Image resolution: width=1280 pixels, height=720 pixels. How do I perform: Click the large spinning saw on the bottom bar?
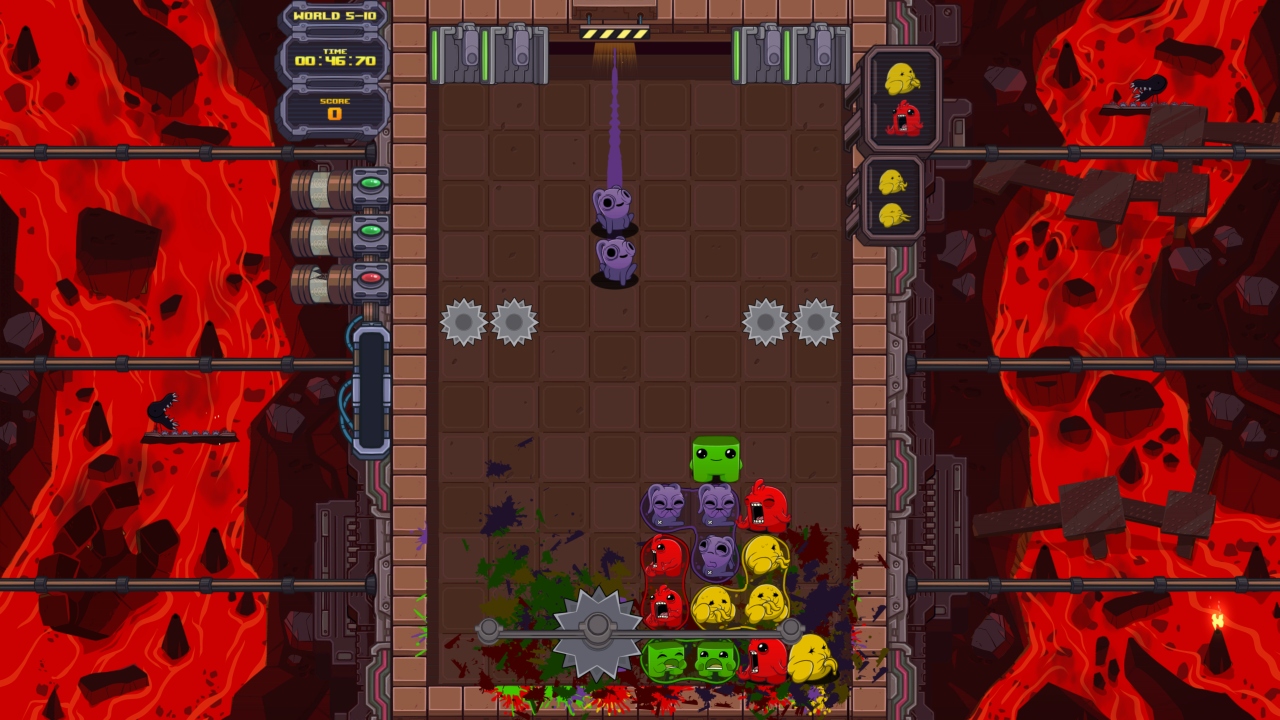coord(597,628)
